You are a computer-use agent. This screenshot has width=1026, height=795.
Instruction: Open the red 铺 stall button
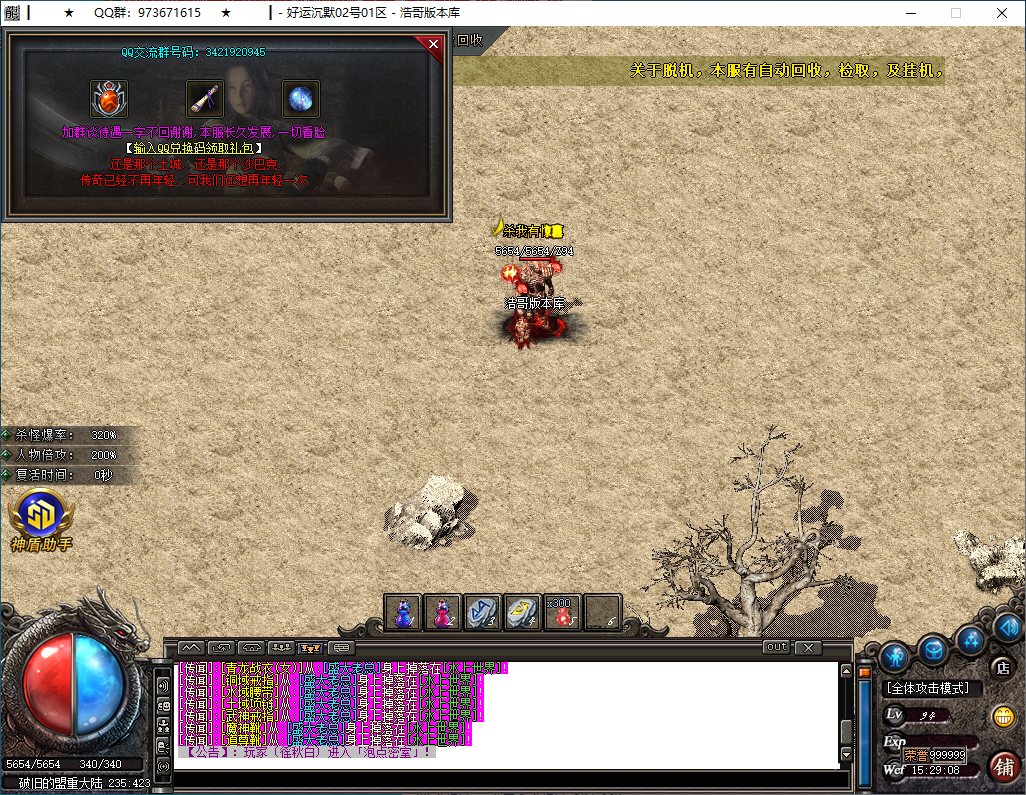1003,765
